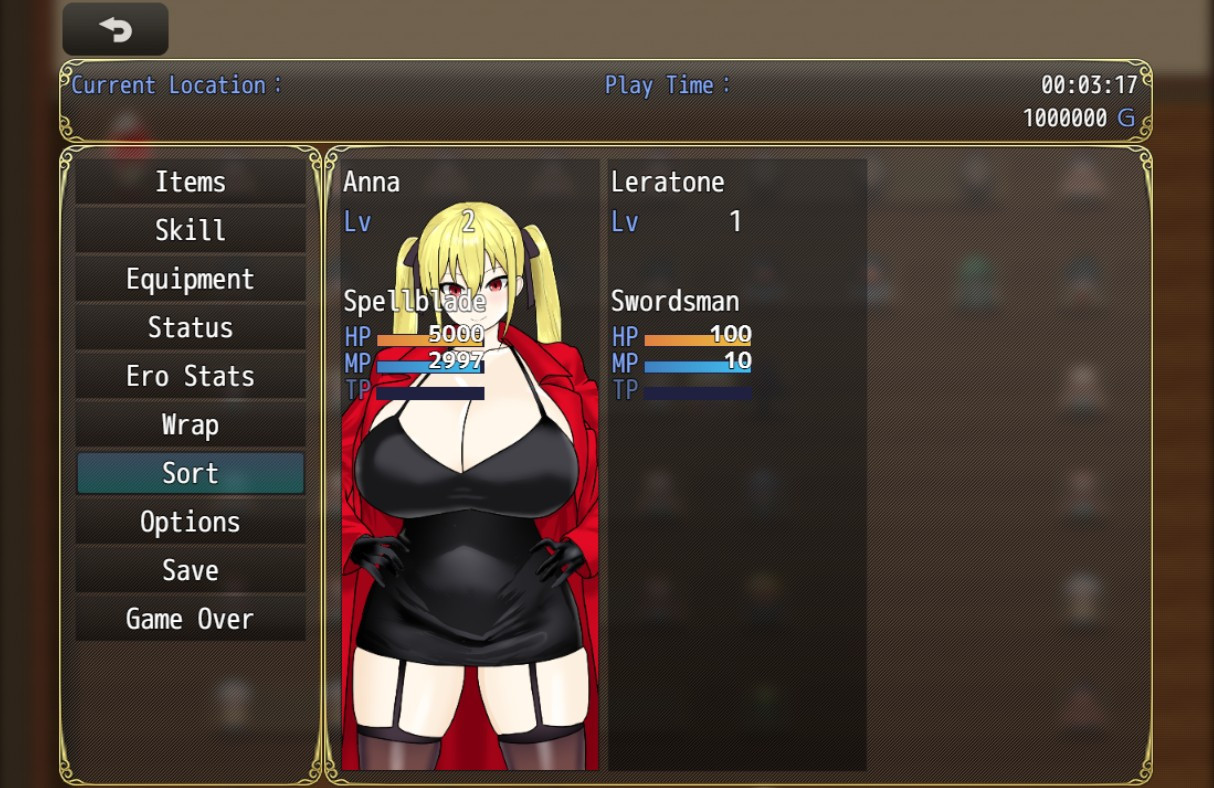This screenshot has height=788, width=1214.
Task: Select party member Anna's panel
Action: [470, 464]
